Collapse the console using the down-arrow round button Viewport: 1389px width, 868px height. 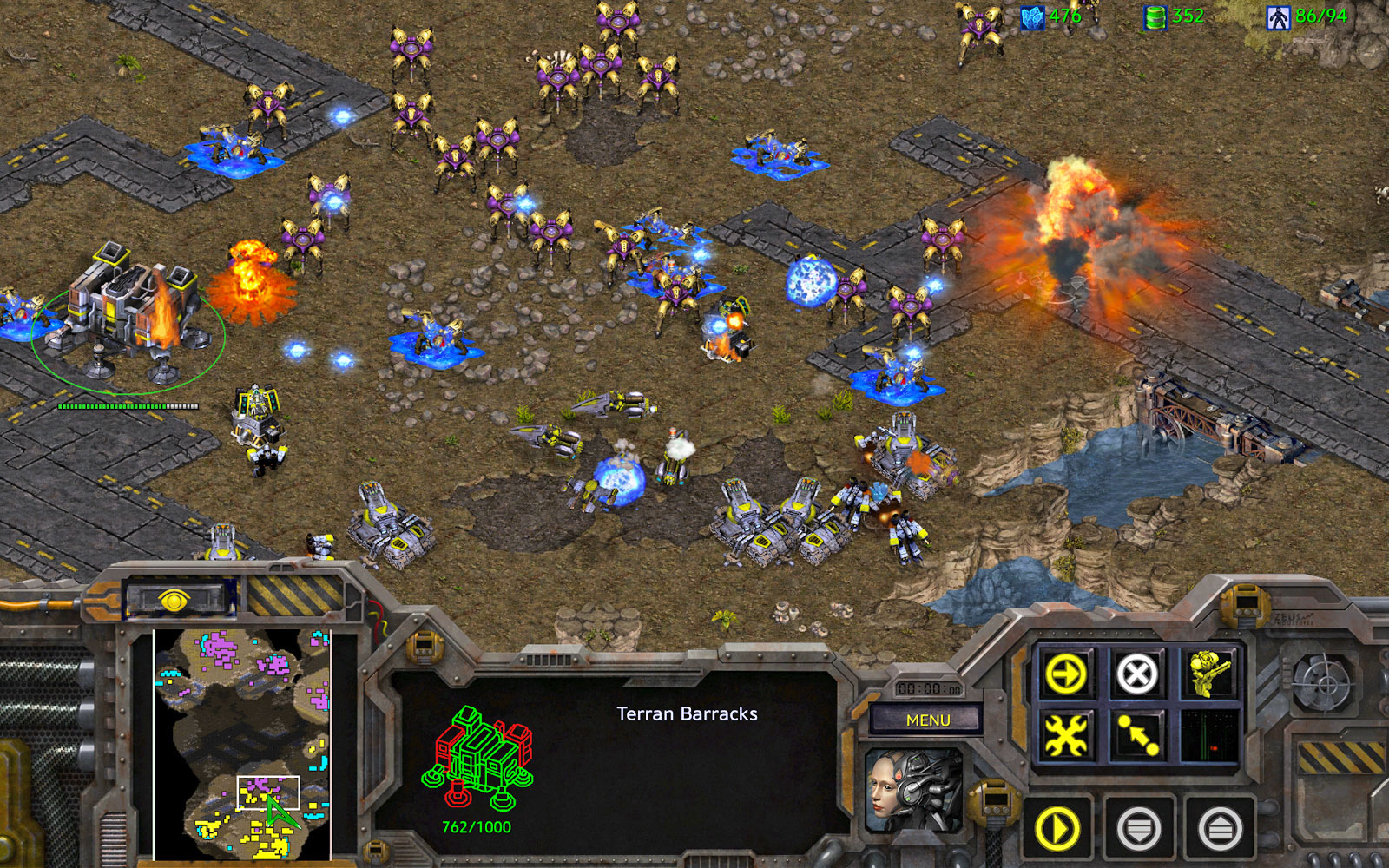point(1138,829)
